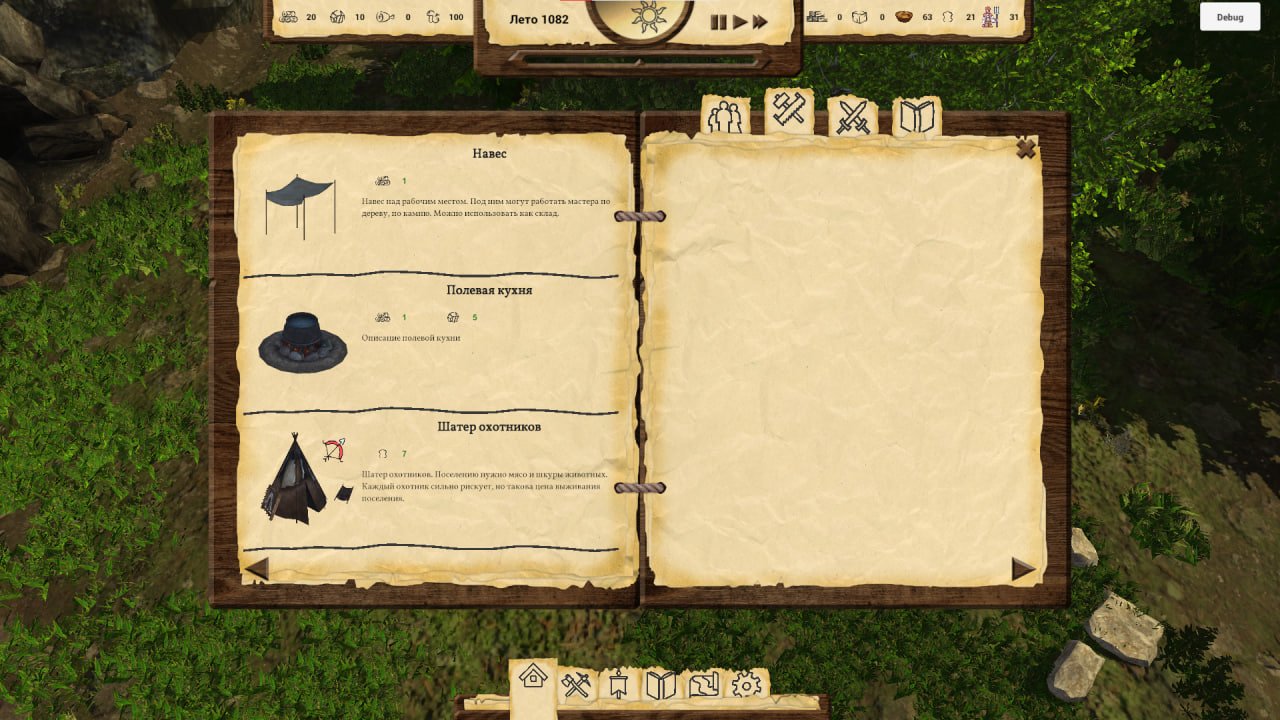1280x720 pixels.
Task: Switch to the people group tab
Action: [x=725, y=118]
